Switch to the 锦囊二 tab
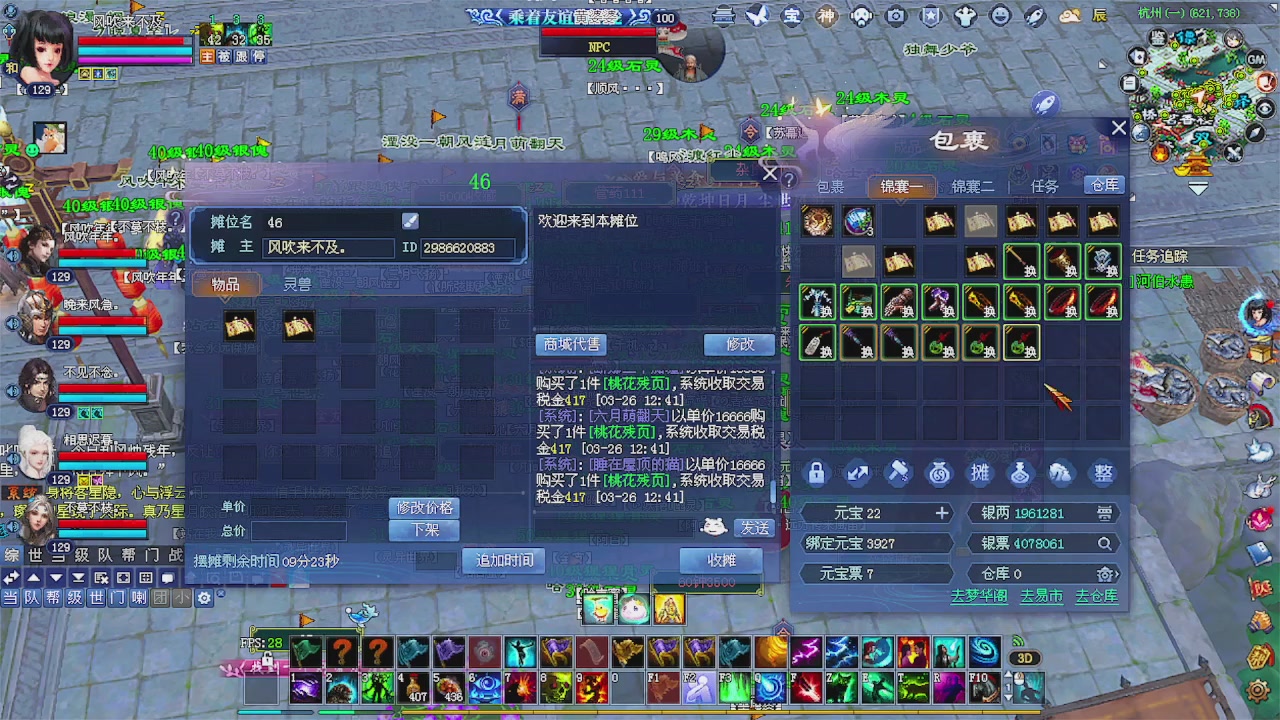1280x720 pixels. (x=971, y=185)
